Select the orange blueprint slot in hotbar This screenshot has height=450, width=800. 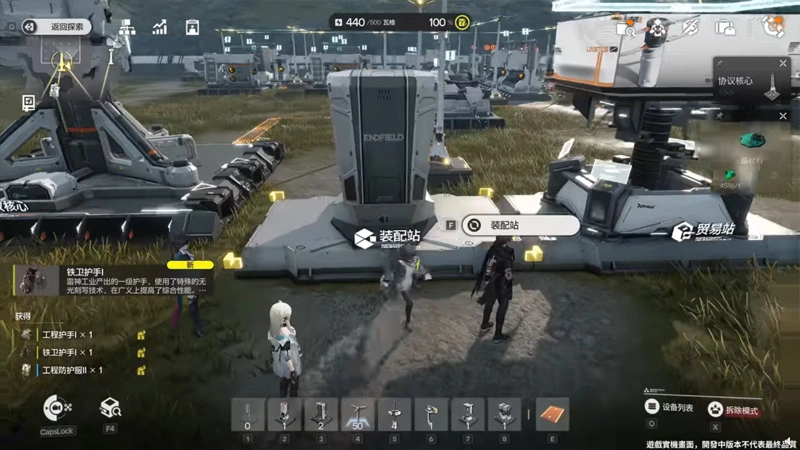pyautogui.click(x=552, y=413)
